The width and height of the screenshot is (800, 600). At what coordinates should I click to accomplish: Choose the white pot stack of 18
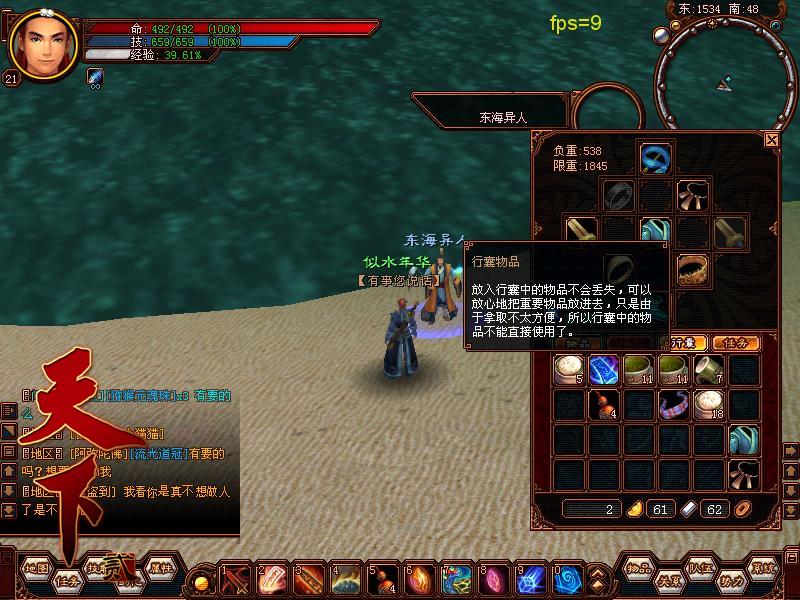coord(708,404)
